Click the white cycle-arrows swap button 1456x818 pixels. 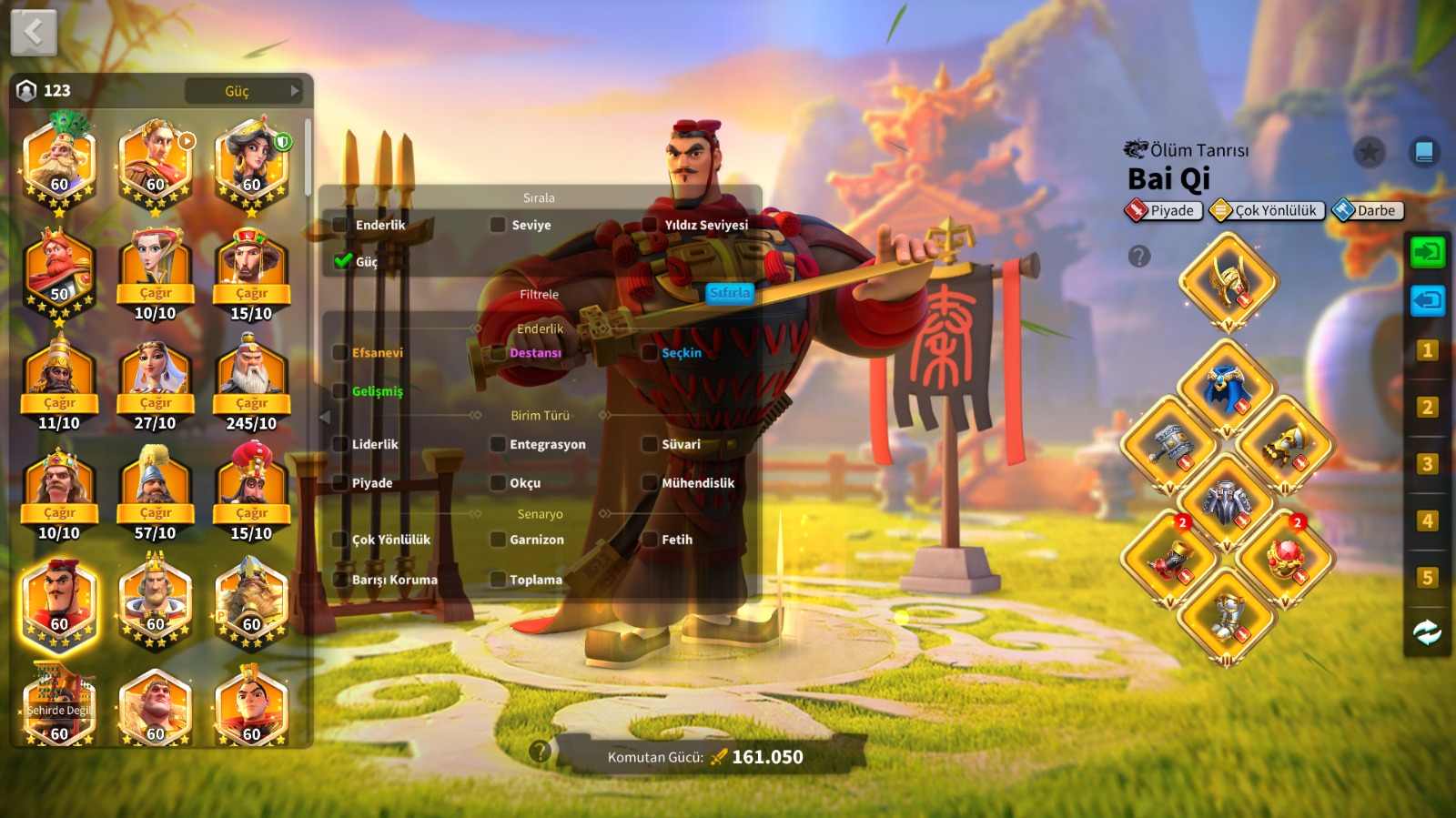pyautogui.click(x=1427, y=632)
